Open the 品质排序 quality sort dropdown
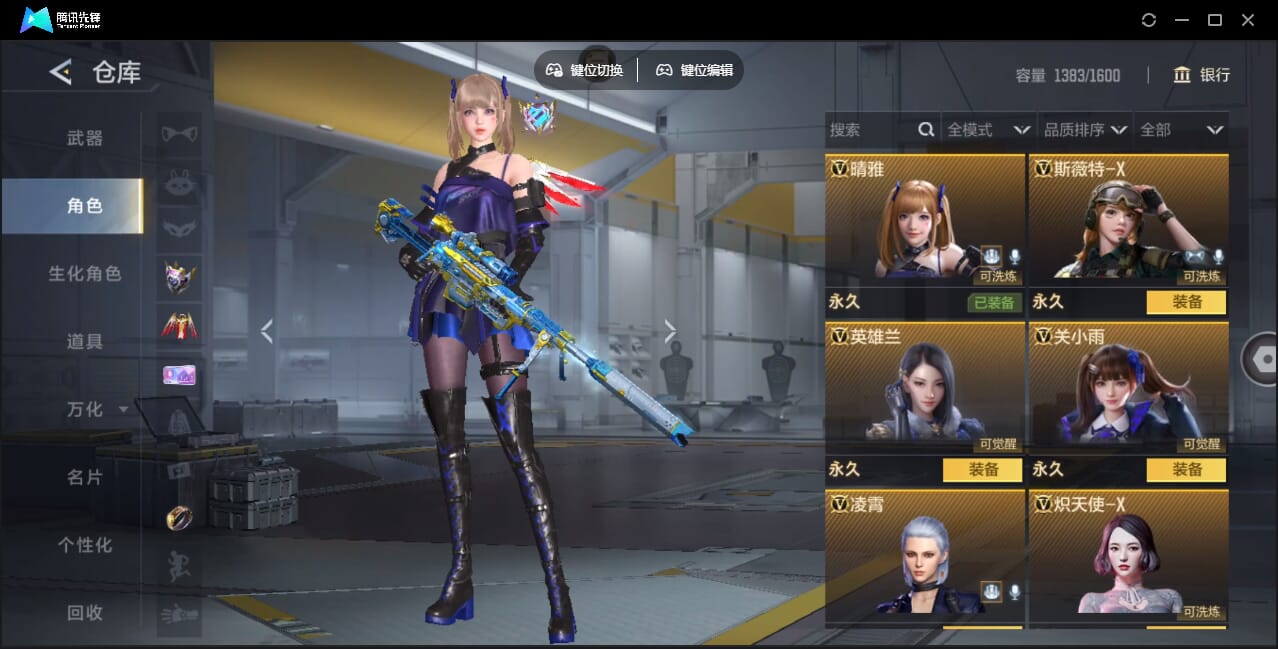Image resolution: width=1278 pixels, height=649 pixels. pyautogui.click(x=1085, y=130)
